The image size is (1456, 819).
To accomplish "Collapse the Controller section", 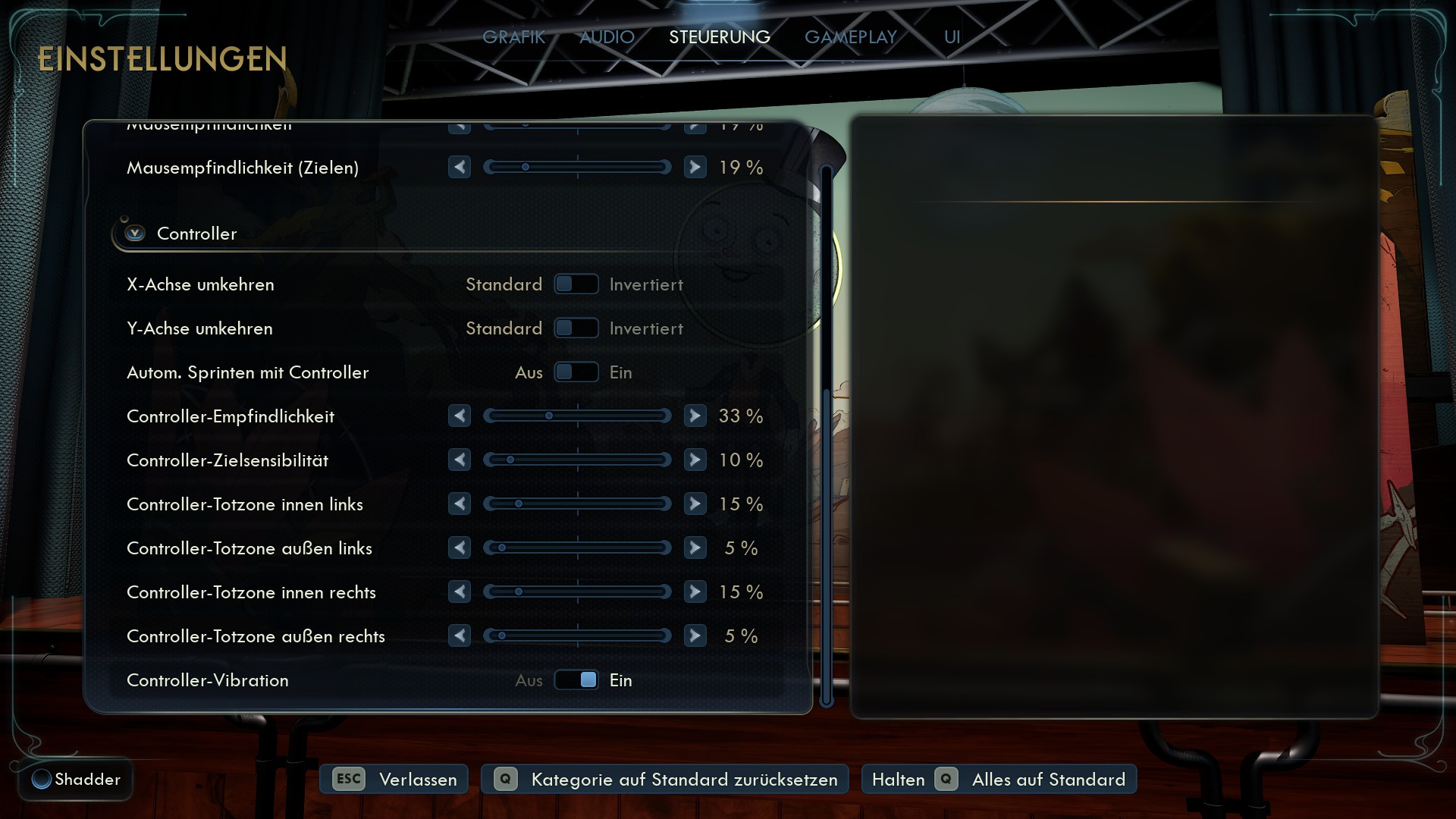I will pyautogui.click(x=136, y=234).
